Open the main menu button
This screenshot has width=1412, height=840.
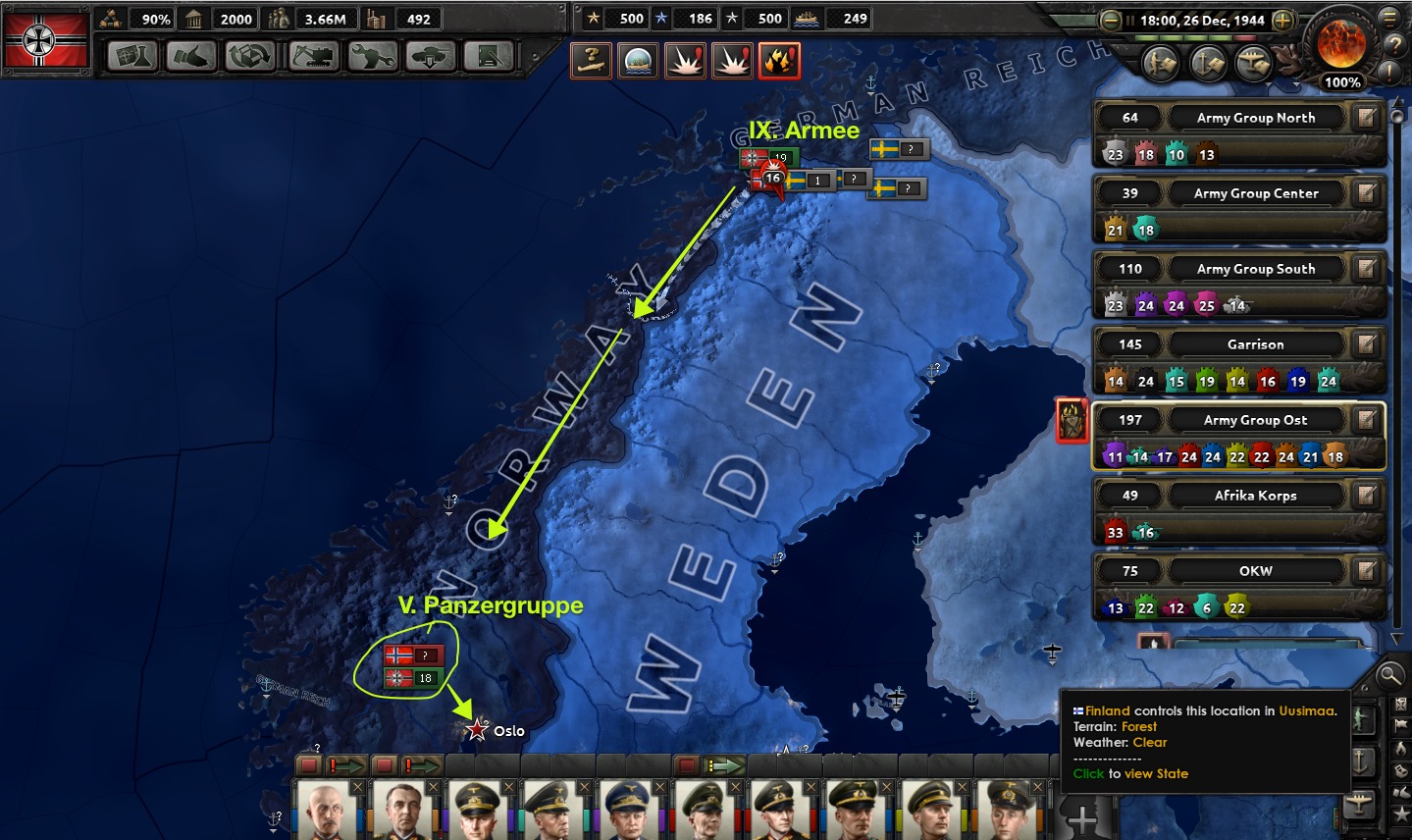1389,17
